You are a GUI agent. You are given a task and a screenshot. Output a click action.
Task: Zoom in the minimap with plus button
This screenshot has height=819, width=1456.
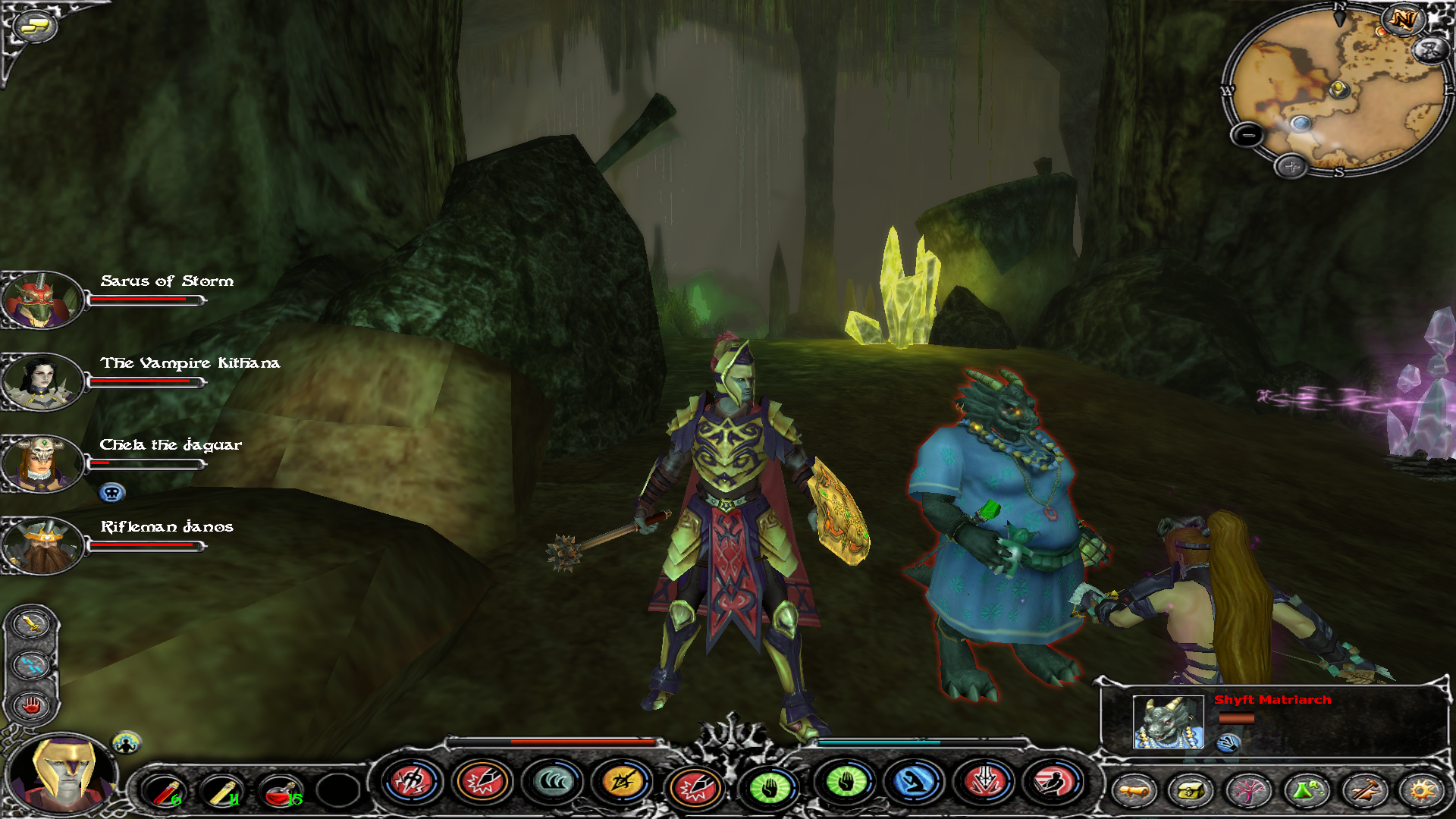[x=1291, y=166]
